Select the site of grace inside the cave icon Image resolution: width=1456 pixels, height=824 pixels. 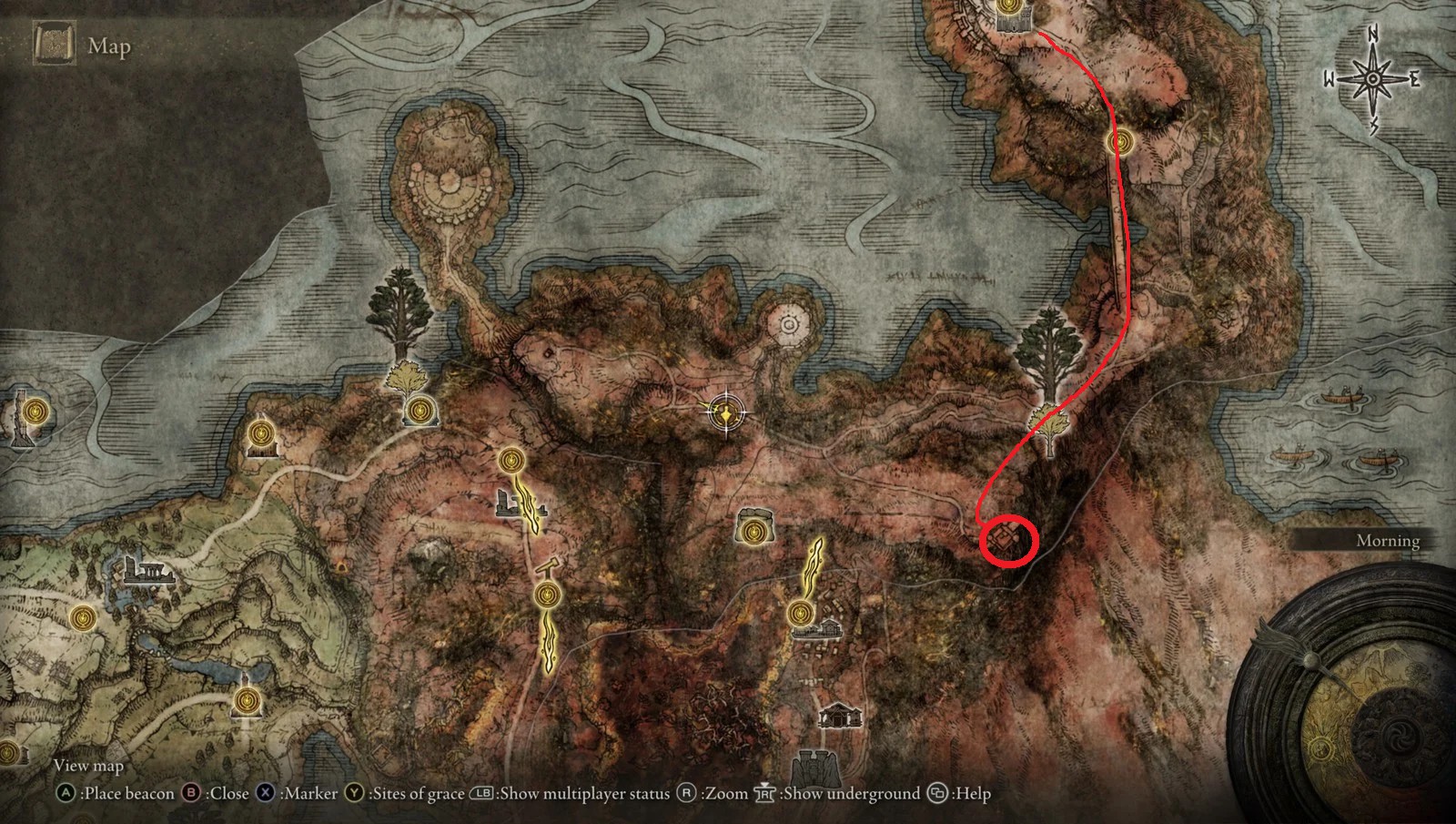pyautogui.click(x=753, y=530)
